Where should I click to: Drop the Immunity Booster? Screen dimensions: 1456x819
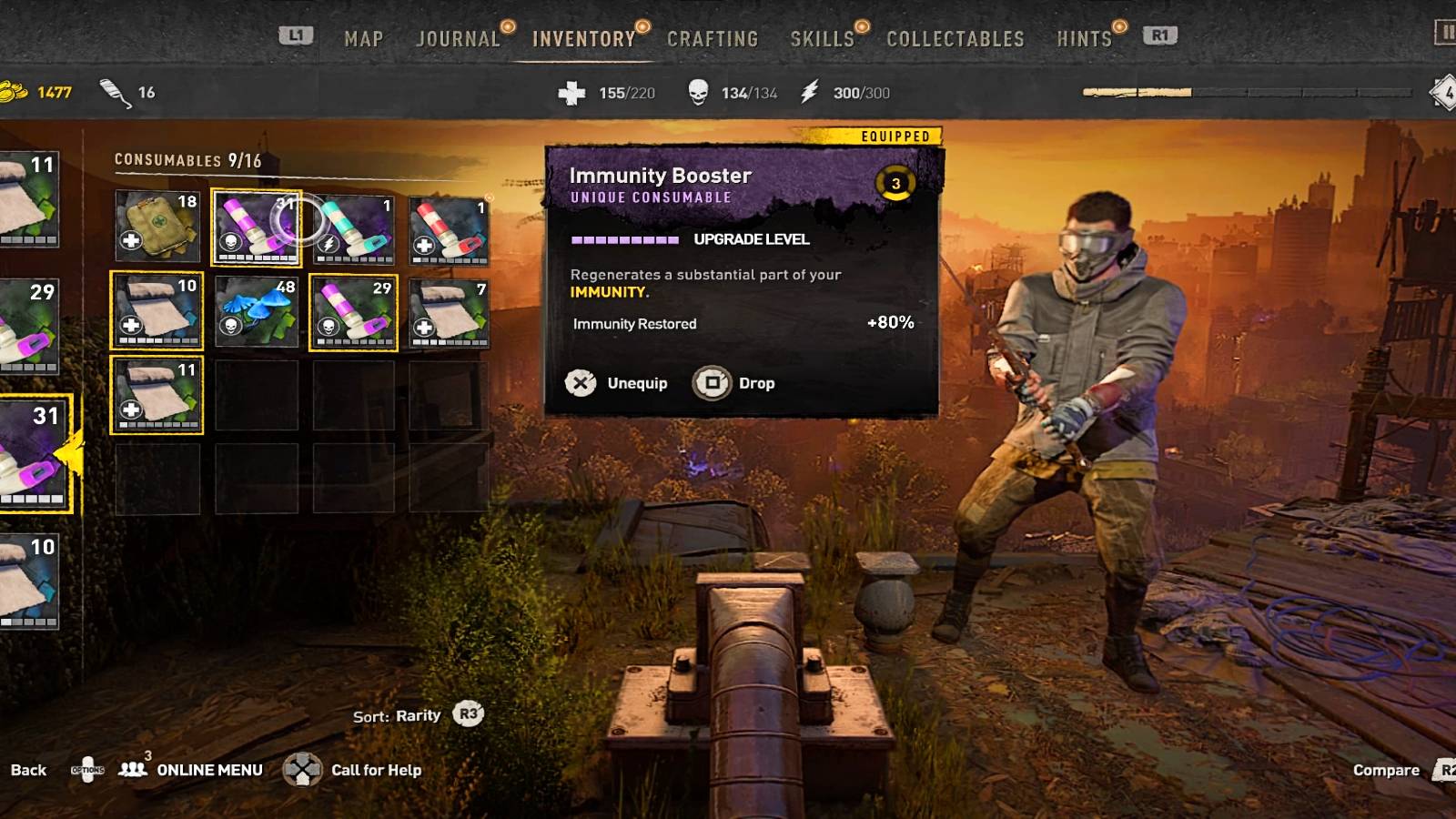tap(734, 383)
